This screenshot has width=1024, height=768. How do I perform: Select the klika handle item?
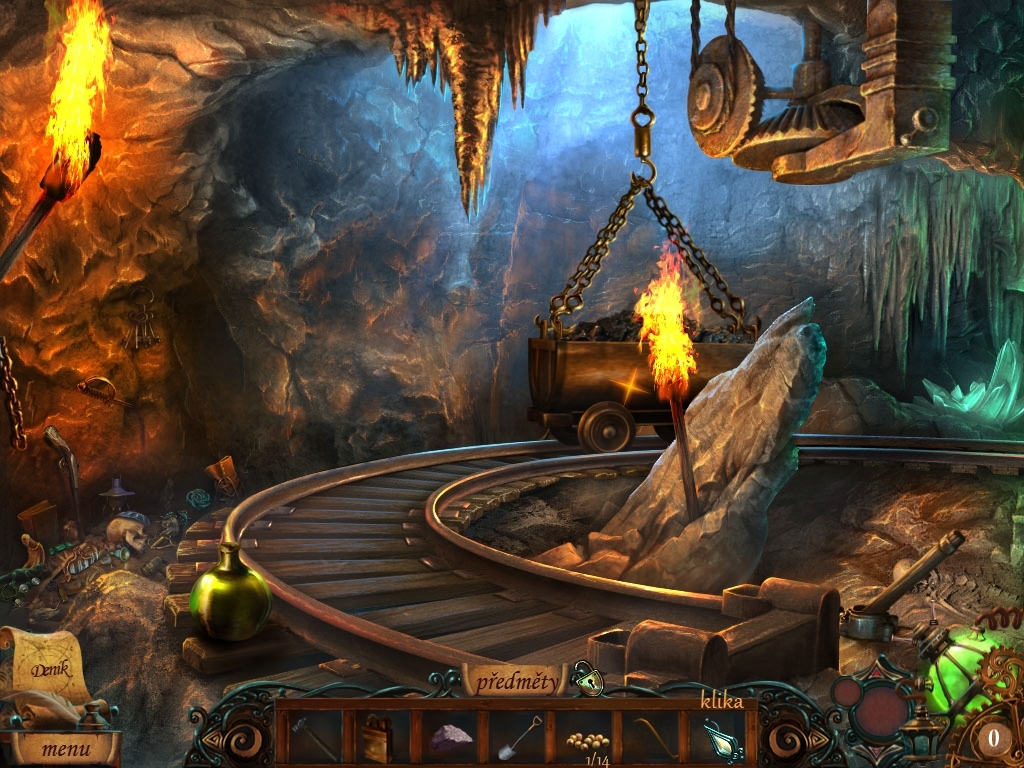tap(722, 738)
